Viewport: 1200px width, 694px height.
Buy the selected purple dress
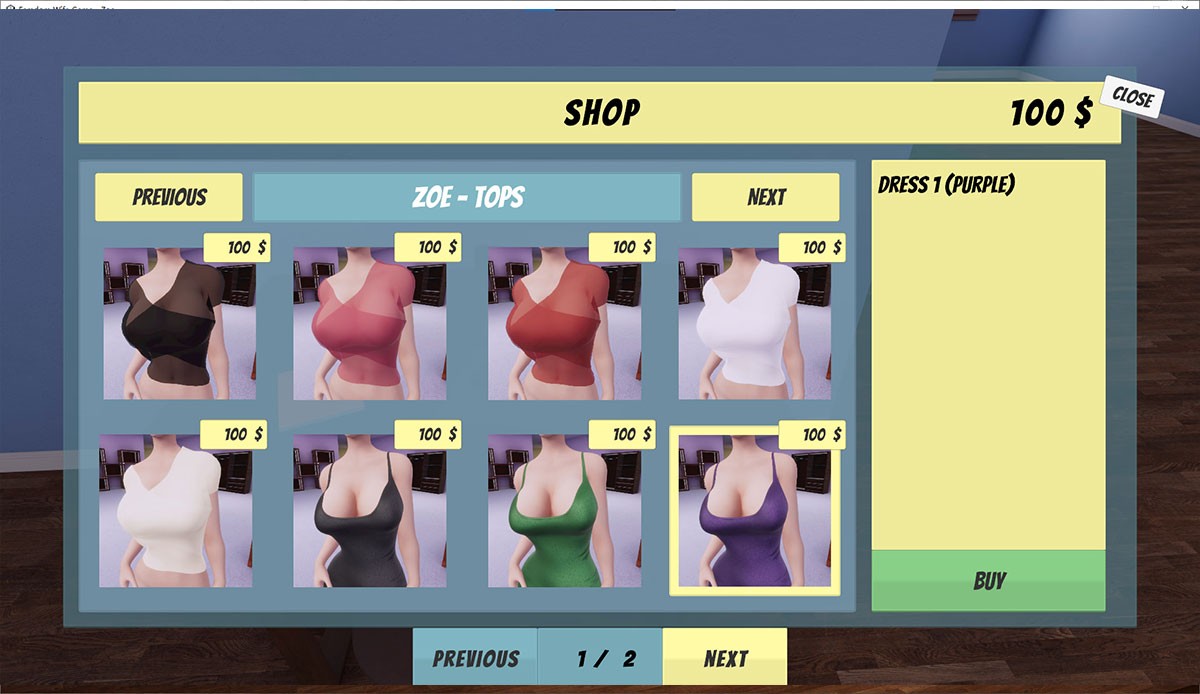pyautogui.click(x=988, y=580)
